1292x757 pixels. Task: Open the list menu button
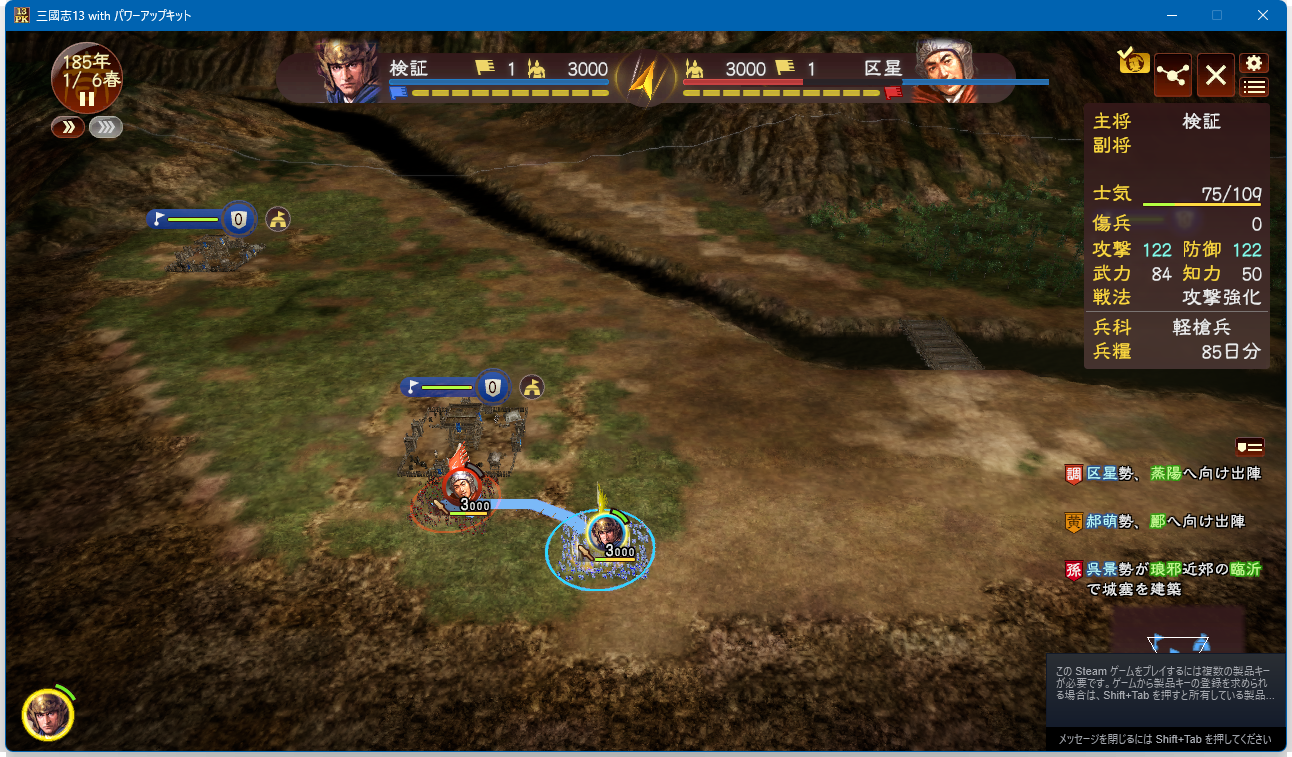(x=1254, y=87)
